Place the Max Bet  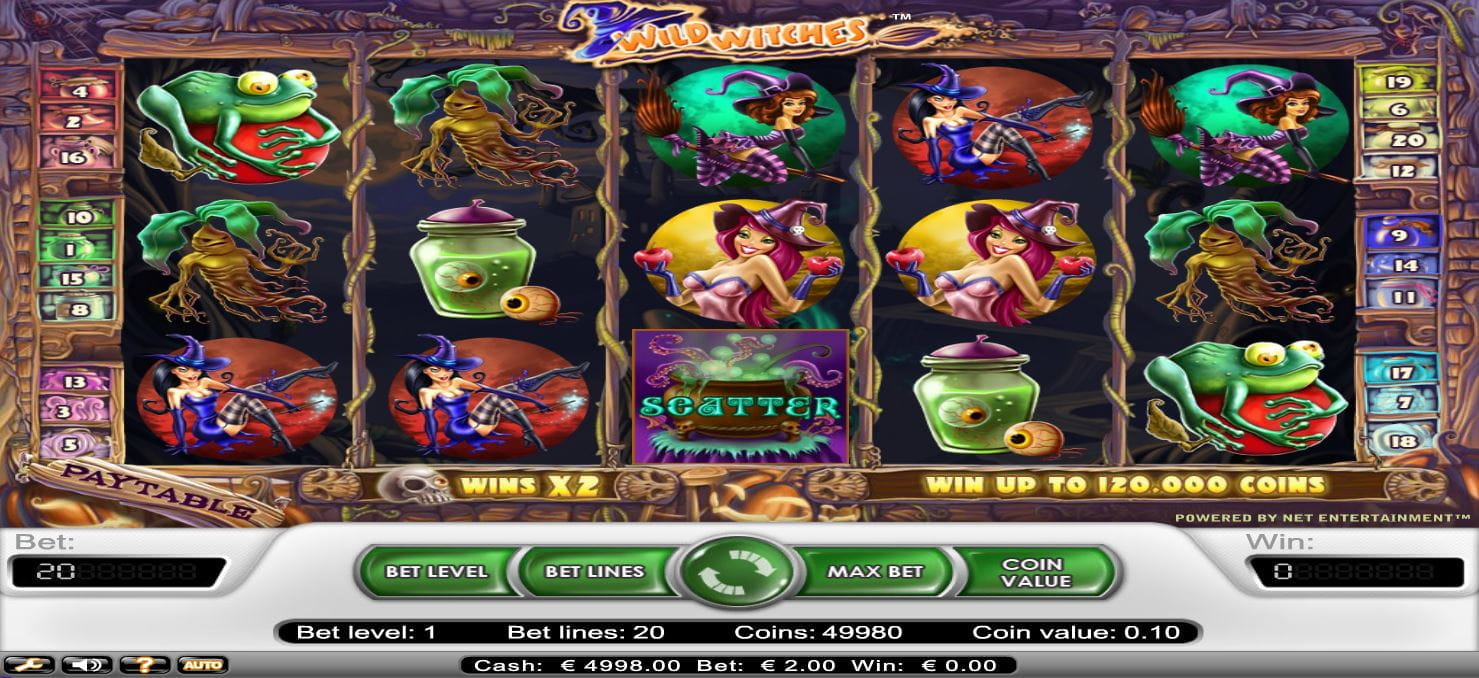pos(875,572)
